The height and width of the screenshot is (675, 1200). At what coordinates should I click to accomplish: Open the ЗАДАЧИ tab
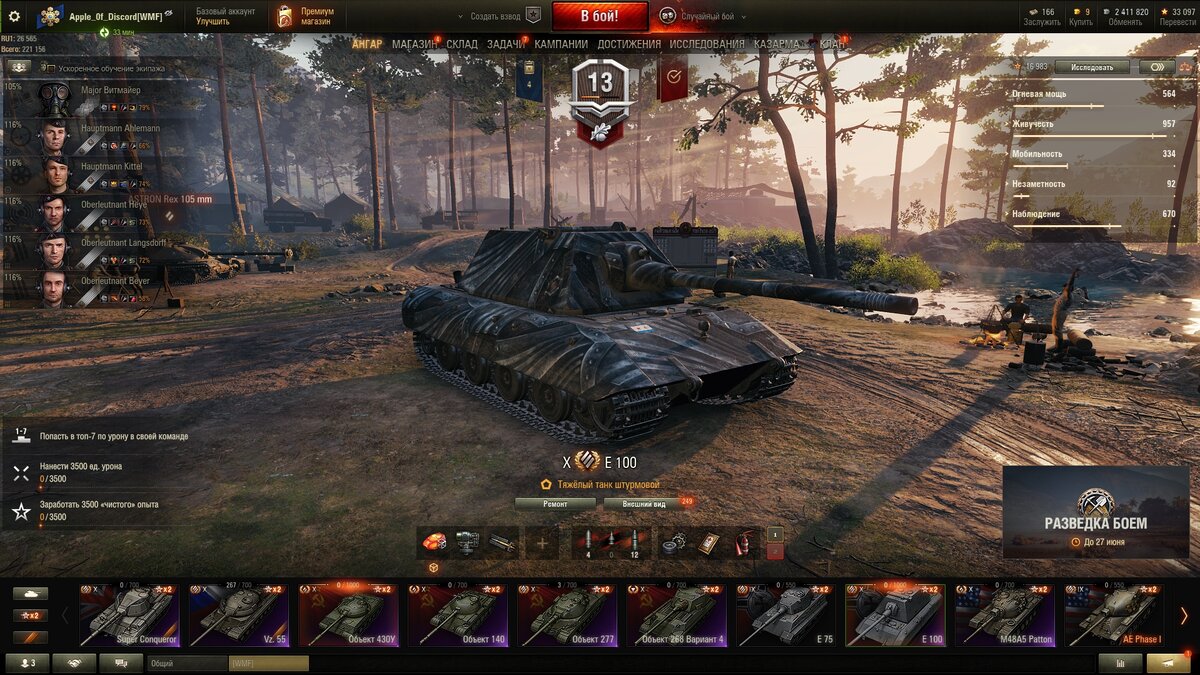tap(506, 44)
